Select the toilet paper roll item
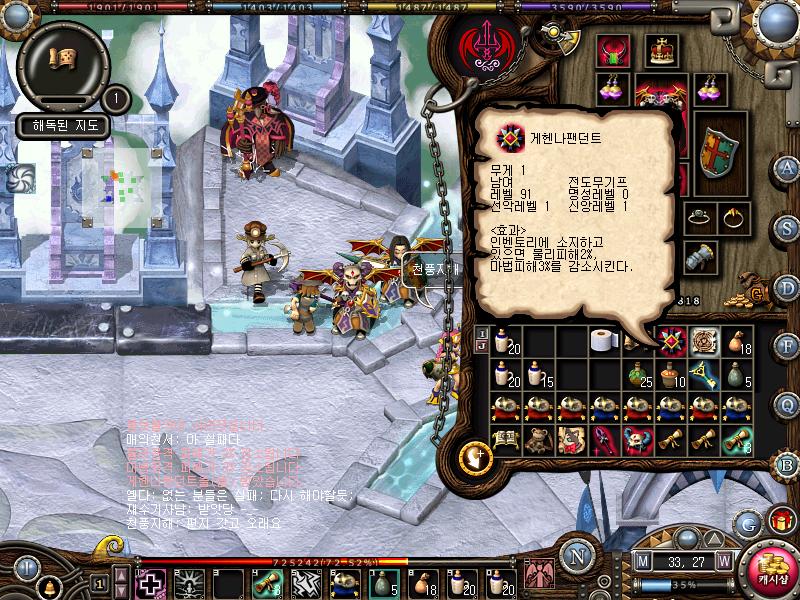The height and width of the screenshot is (600, 800). (605, 342)
